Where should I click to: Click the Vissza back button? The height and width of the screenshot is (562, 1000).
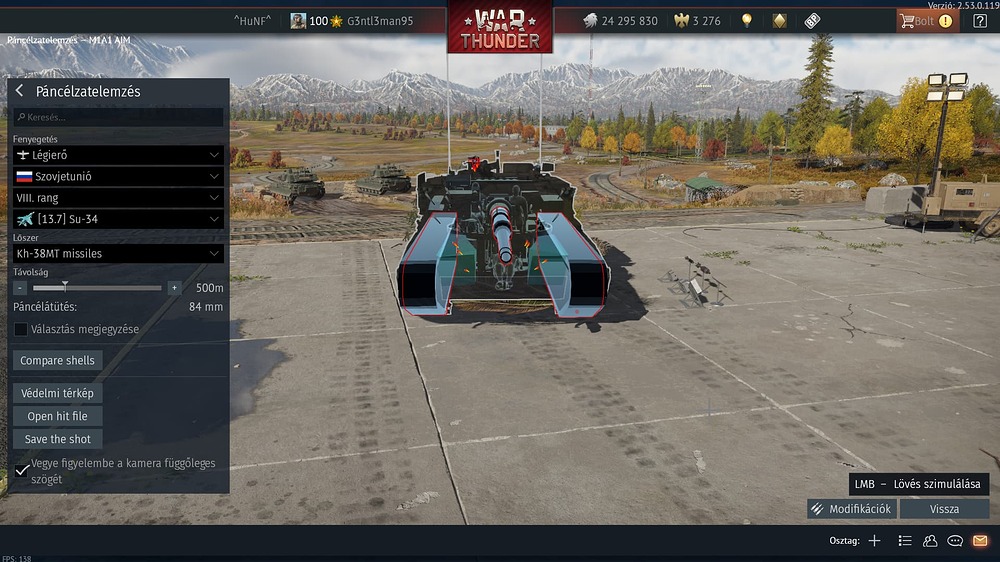click(x=944, y=509)
